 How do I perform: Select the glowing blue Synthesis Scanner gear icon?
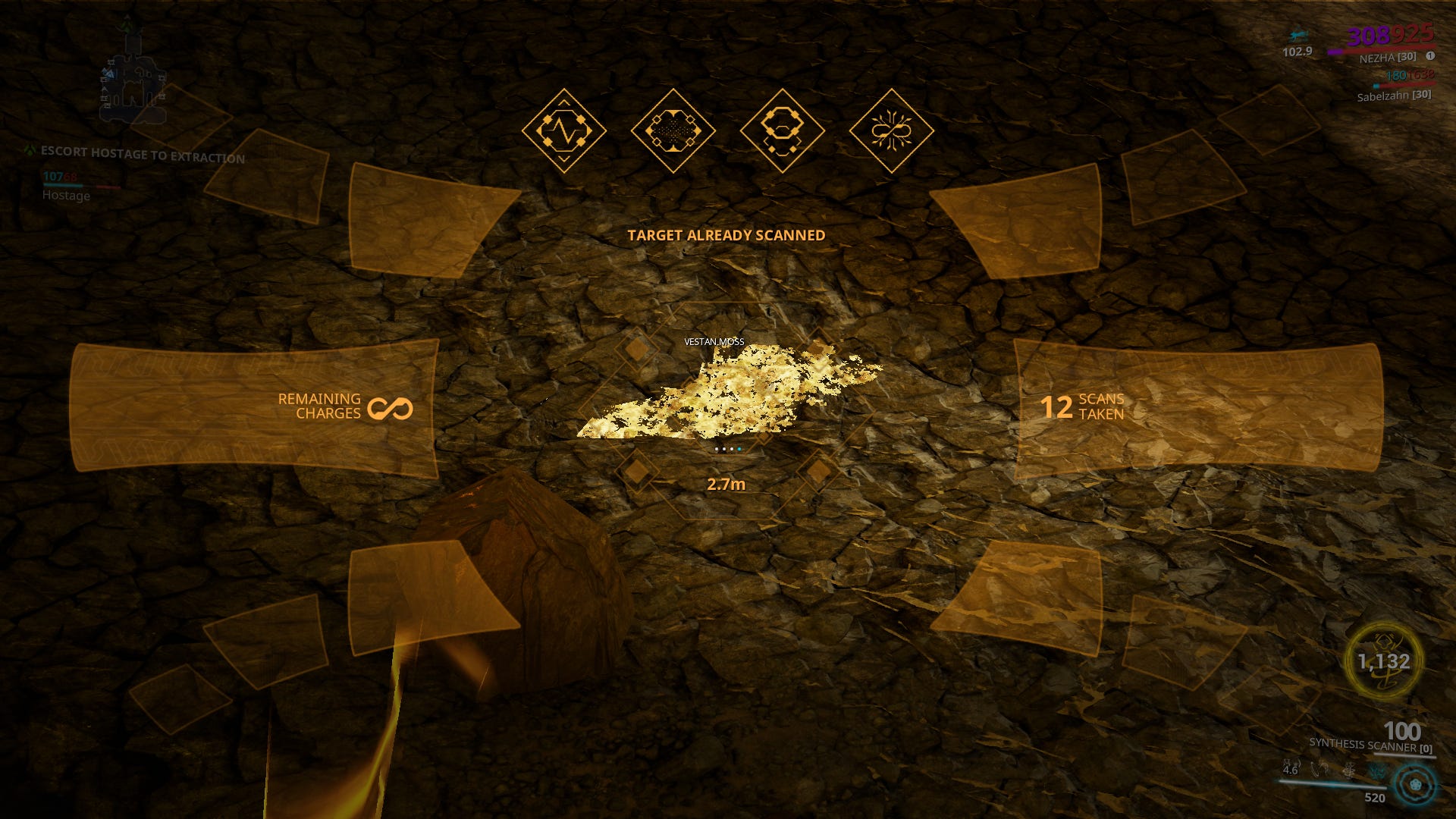pyautogui.click(x=1415, y=786)
